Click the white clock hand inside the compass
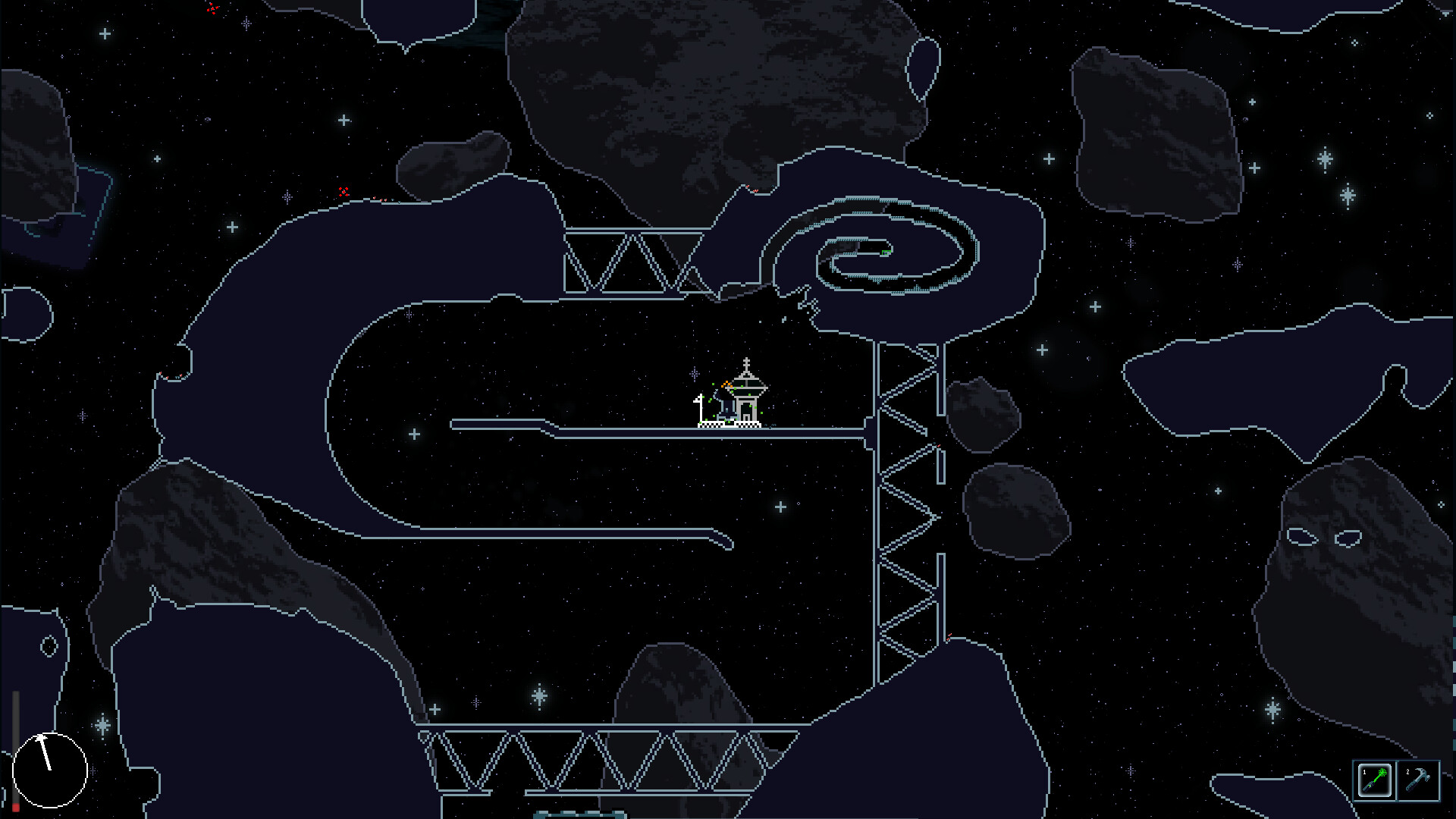This screenshot has height=819, width=1456. [x=44, y=752]
